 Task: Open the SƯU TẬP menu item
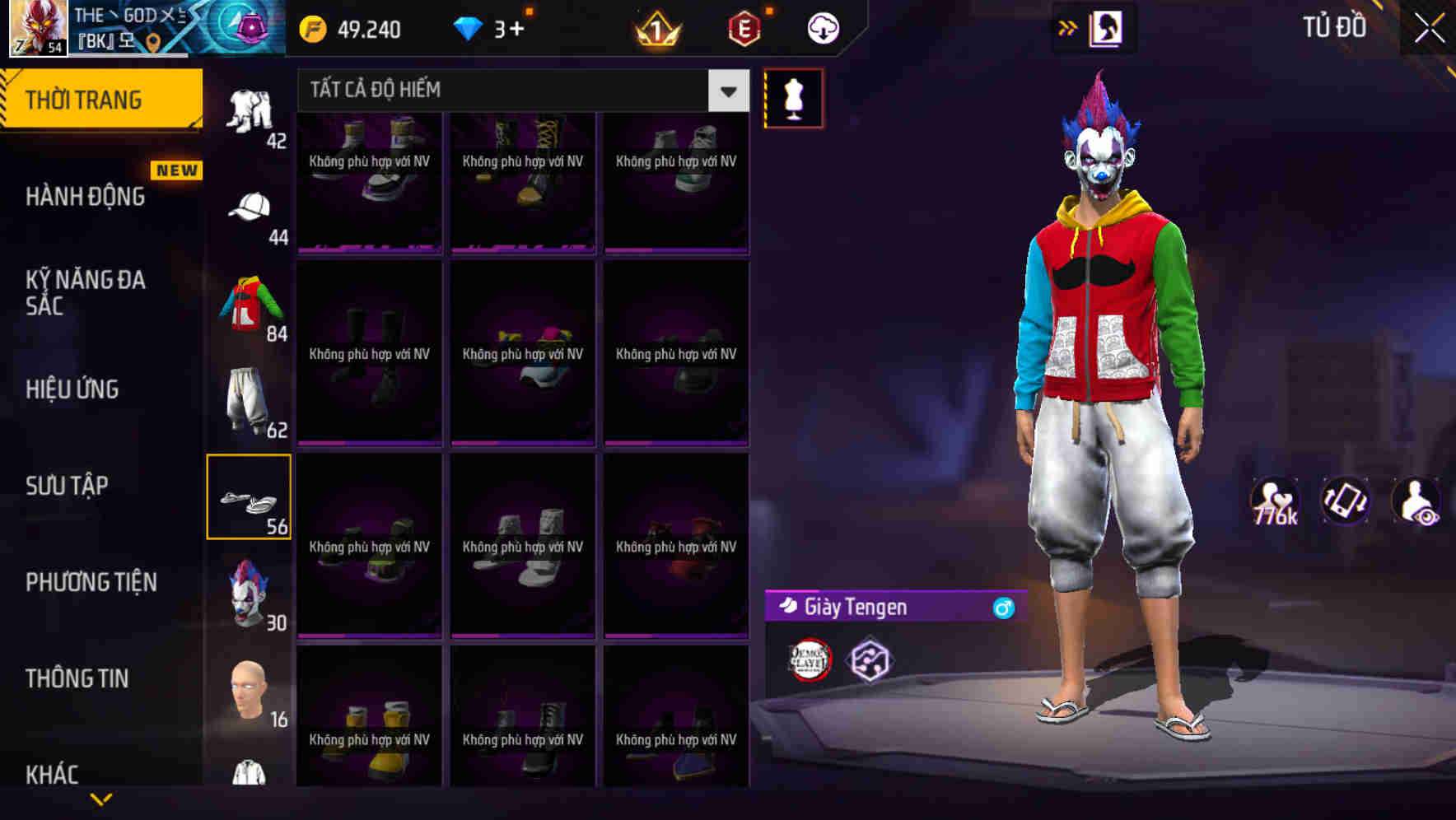pyautogui.click(x=66, y=486)
